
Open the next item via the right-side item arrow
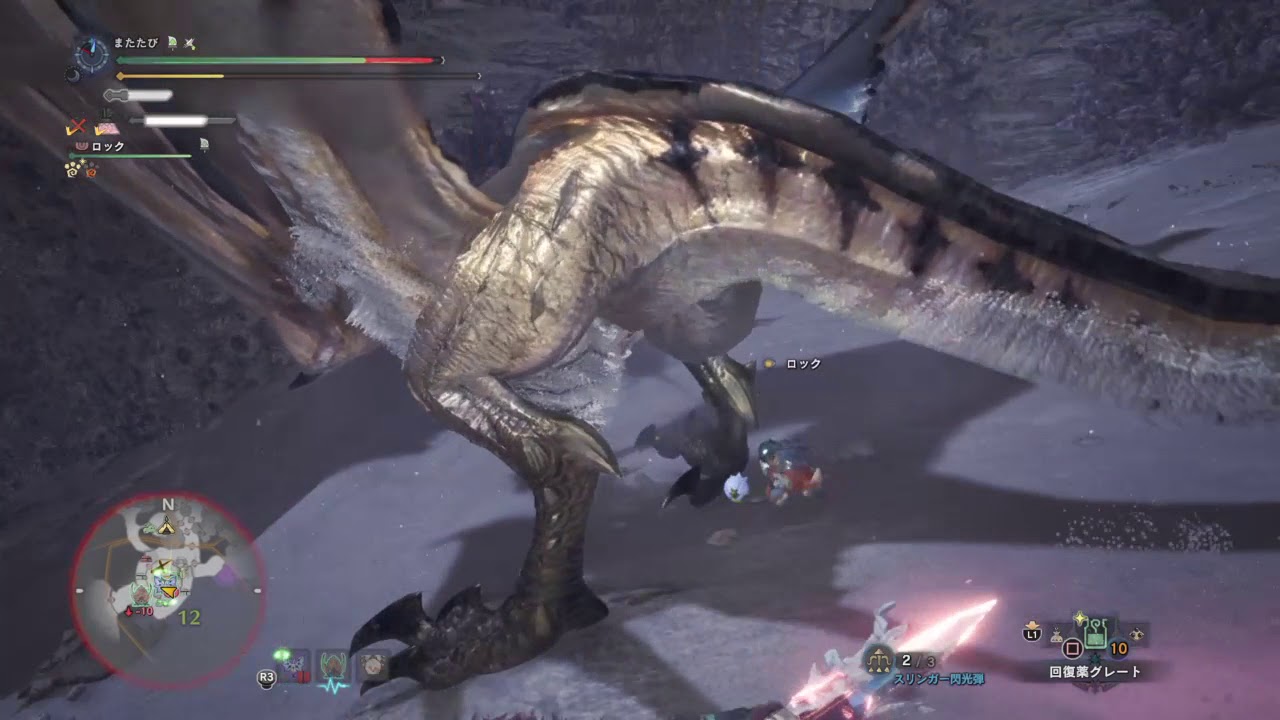click(x=1136, y=634)
